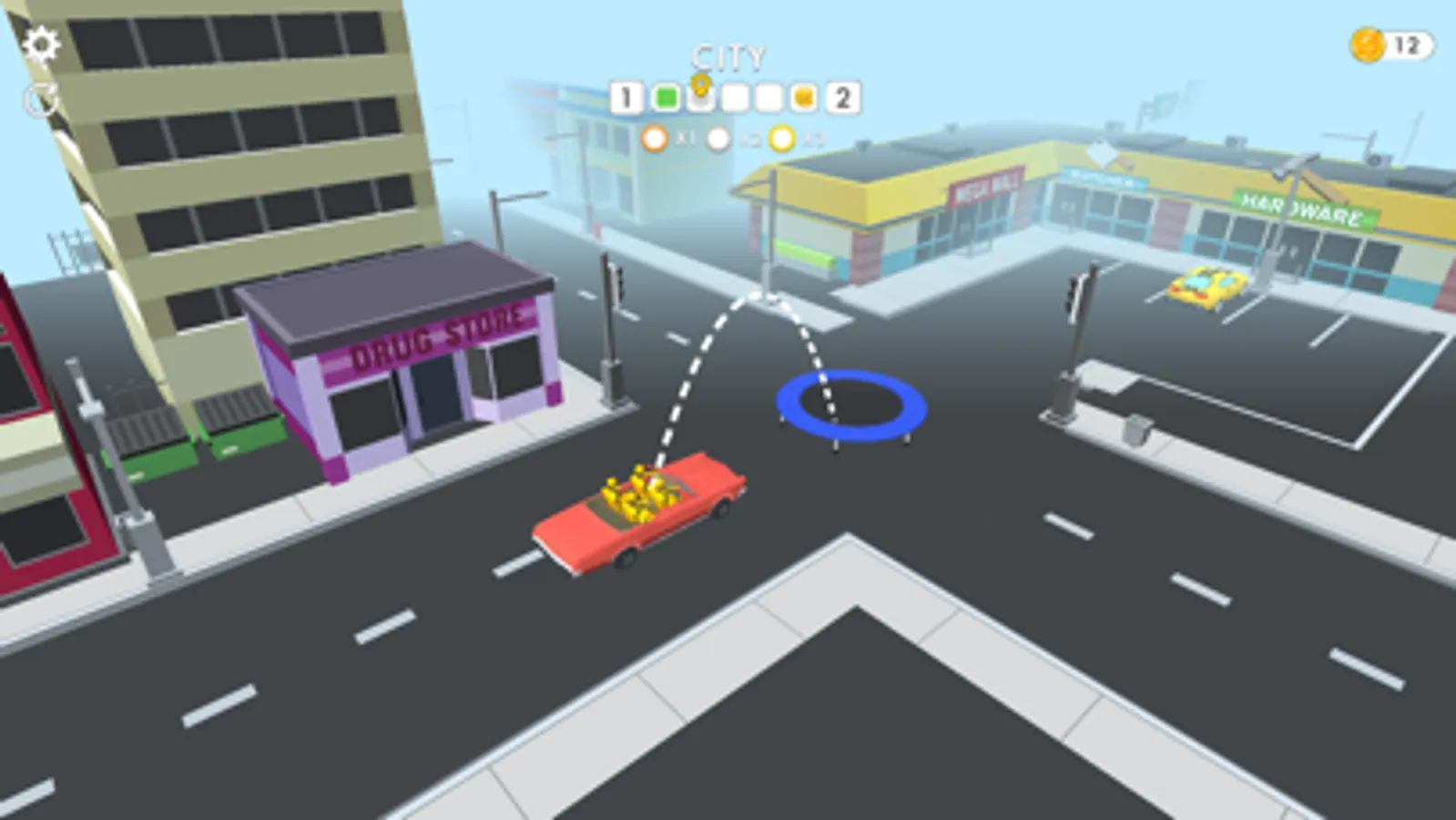Screen dimensions: 1456x820
Task: Click the level 2 badge in progress bar
Action: pyautogui.click(x=840, y=96)
